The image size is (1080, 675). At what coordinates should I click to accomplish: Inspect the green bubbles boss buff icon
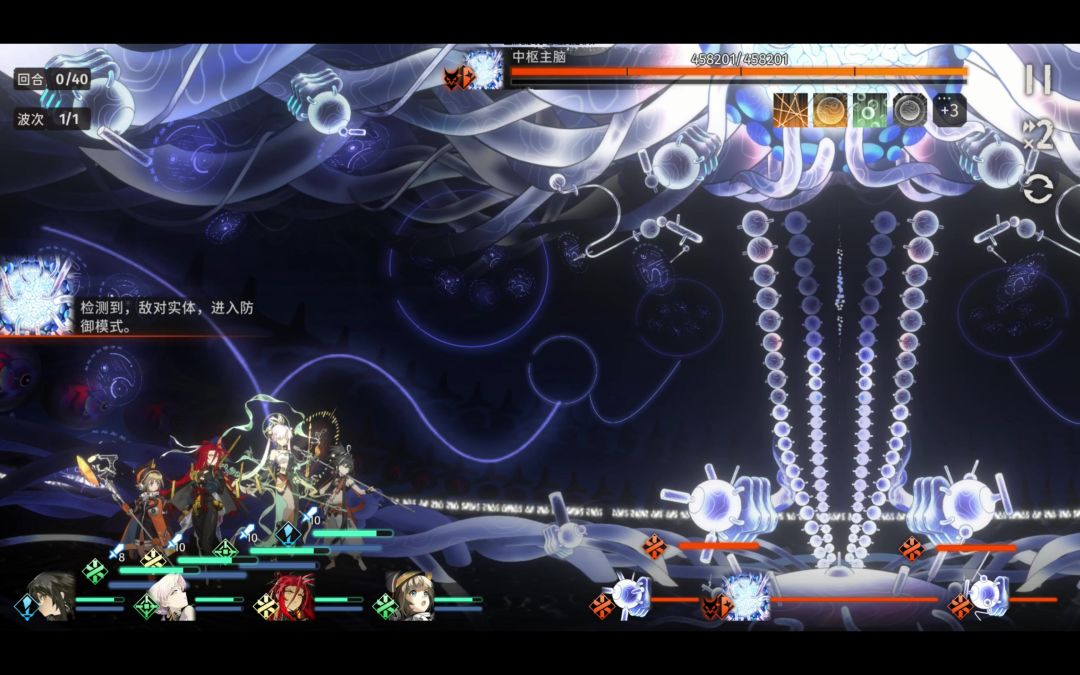(869, 109)
